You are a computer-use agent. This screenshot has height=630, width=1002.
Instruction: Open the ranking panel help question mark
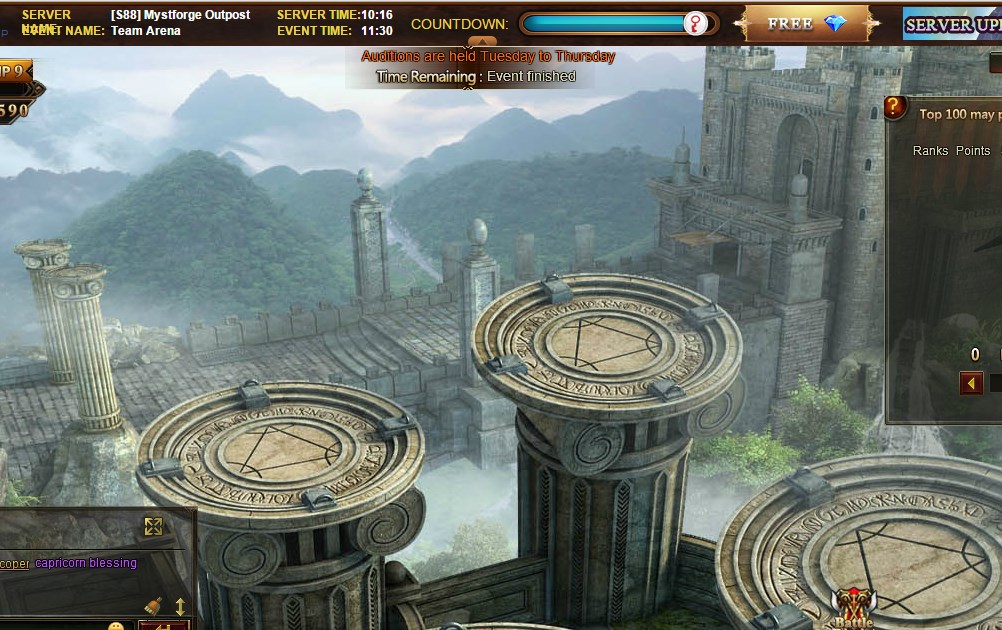coord(895,108)
